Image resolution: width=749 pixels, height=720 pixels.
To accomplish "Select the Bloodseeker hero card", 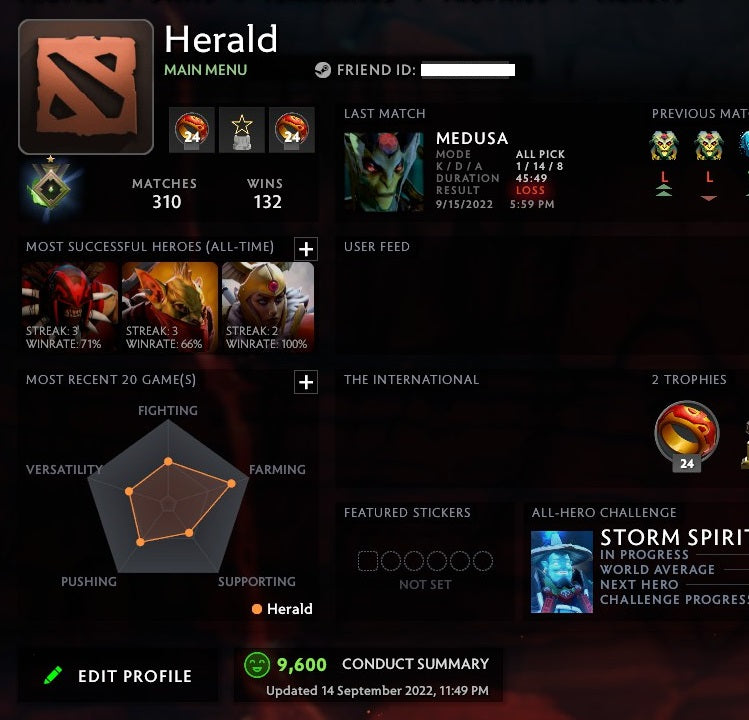I will [x=70, y=306].
